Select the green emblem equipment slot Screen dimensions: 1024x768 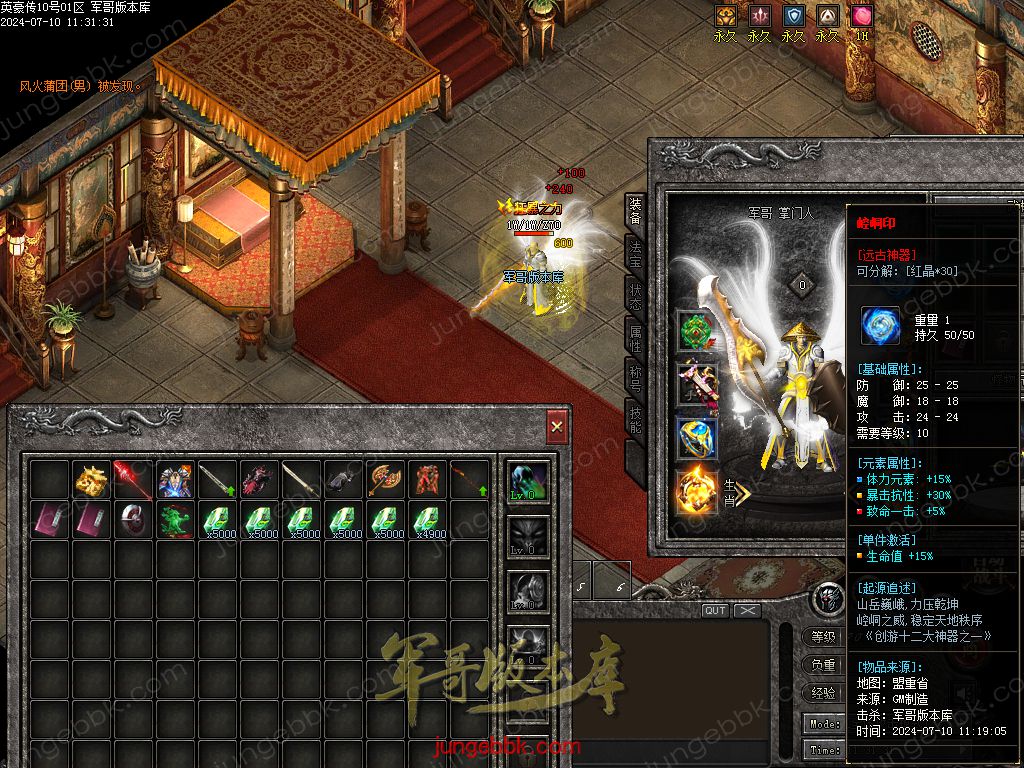697,333
